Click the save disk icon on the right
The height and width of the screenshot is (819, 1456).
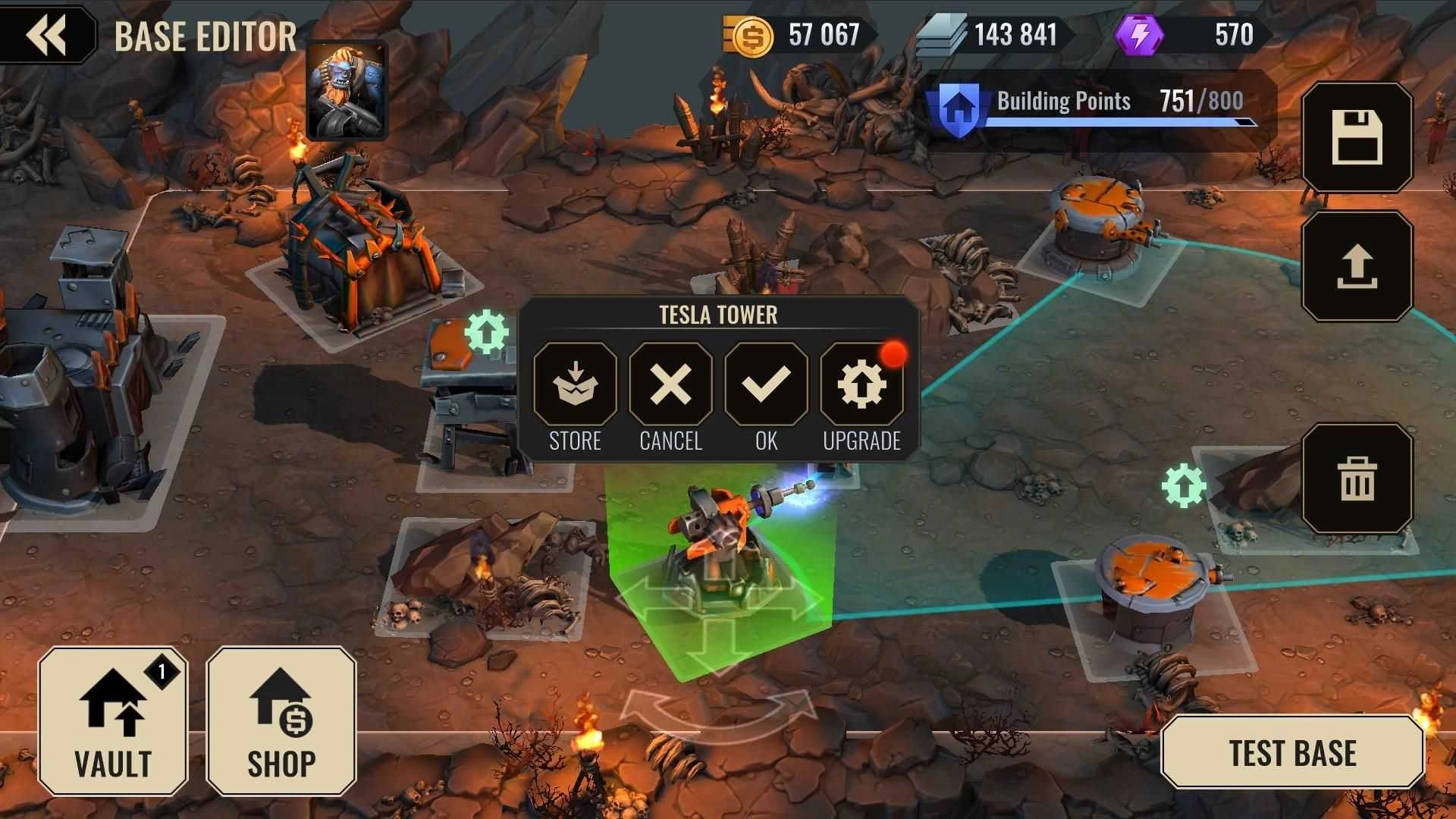(x=1358, y=139)
